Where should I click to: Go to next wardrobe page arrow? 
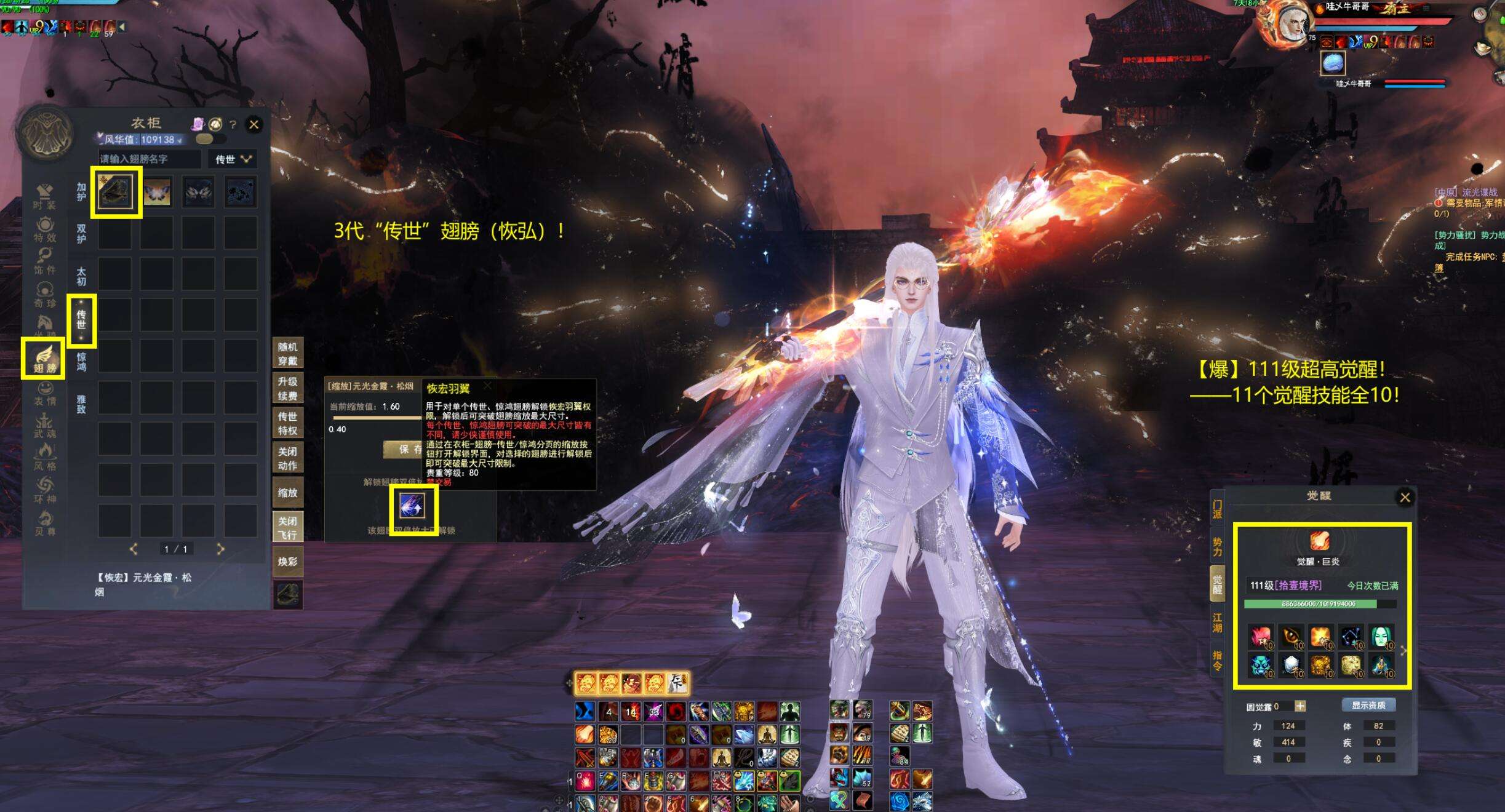(220, 549)
